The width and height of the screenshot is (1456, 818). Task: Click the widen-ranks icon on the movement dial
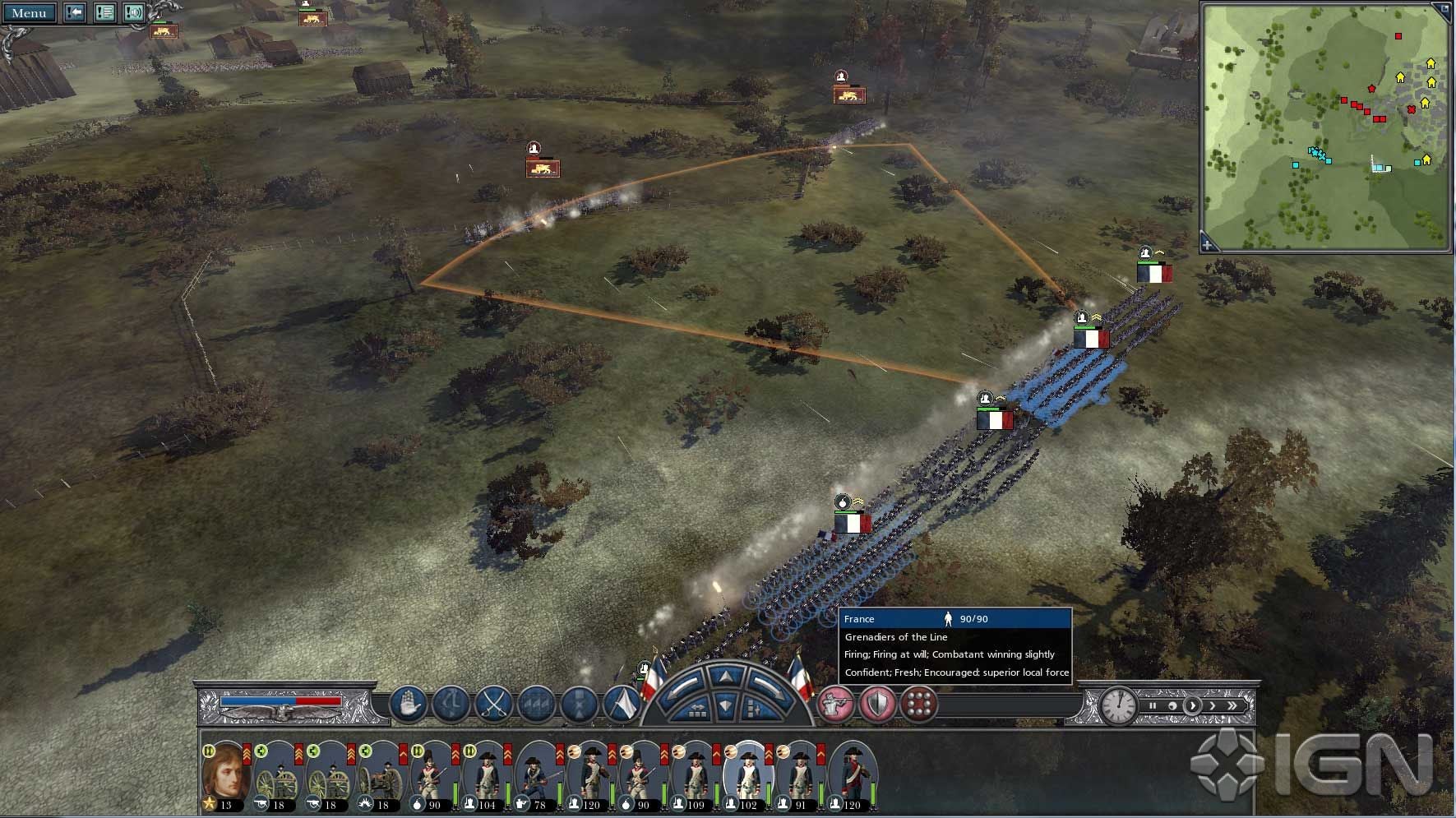(x=698, y=710)
